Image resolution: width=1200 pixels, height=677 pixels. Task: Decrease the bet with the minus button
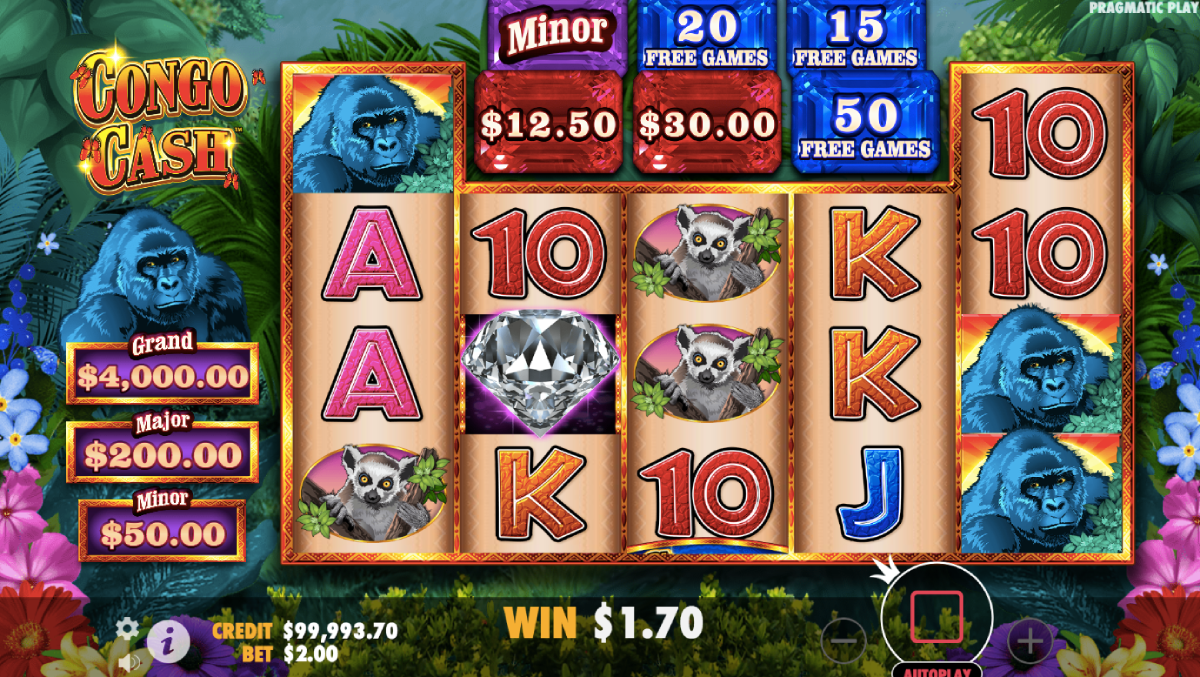tap(845, 637)
